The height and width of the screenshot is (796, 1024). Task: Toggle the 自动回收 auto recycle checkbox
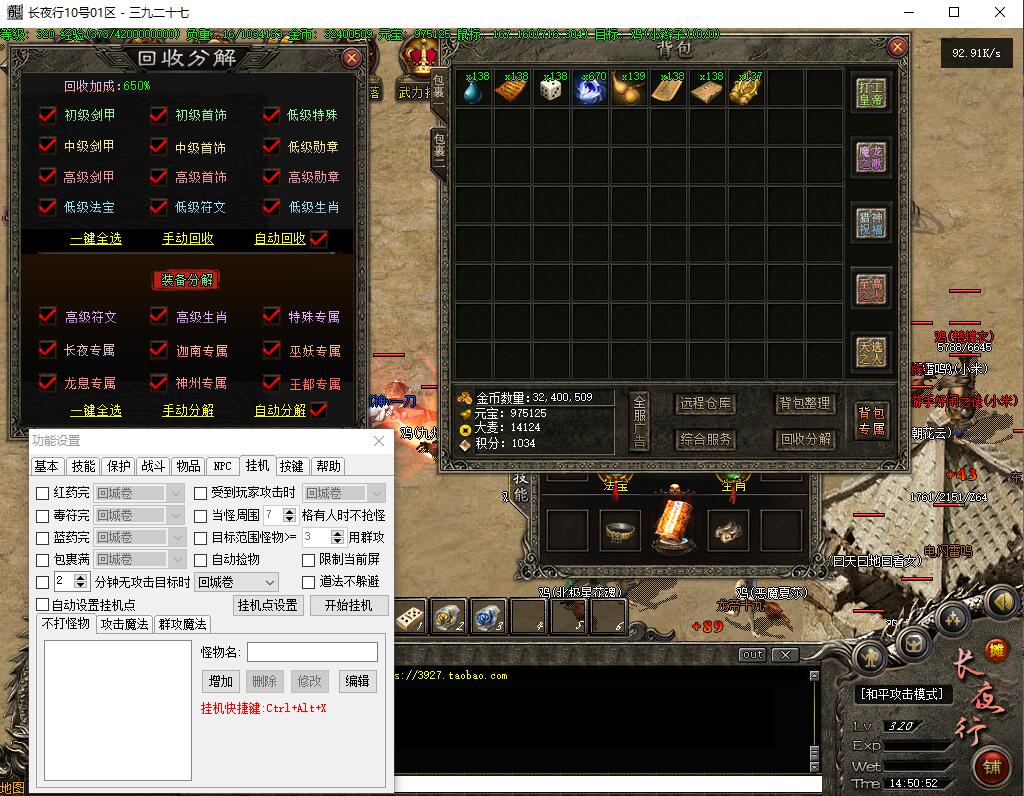(319, 239)
